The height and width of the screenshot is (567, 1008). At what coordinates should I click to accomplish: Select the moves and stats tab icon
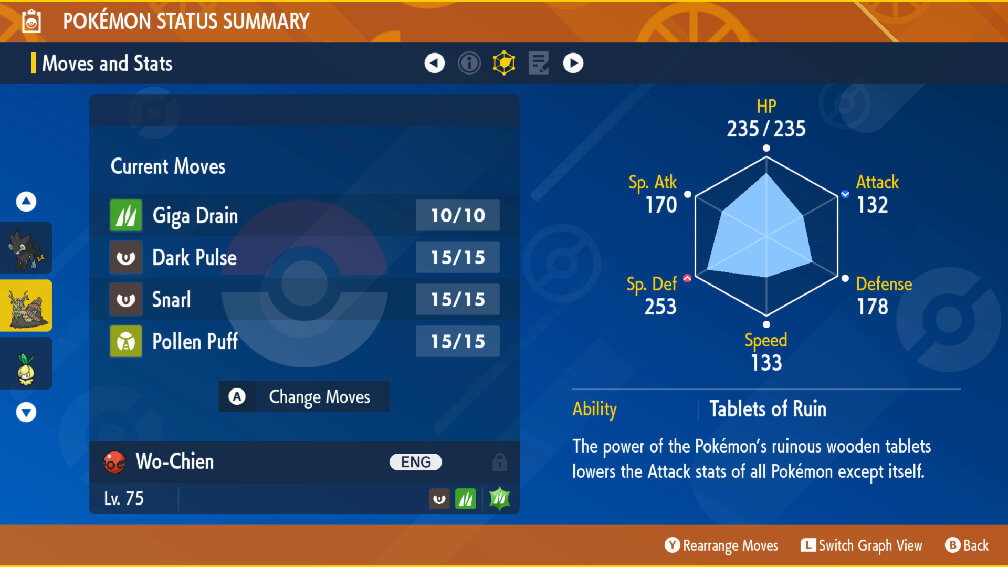[504, 64]
